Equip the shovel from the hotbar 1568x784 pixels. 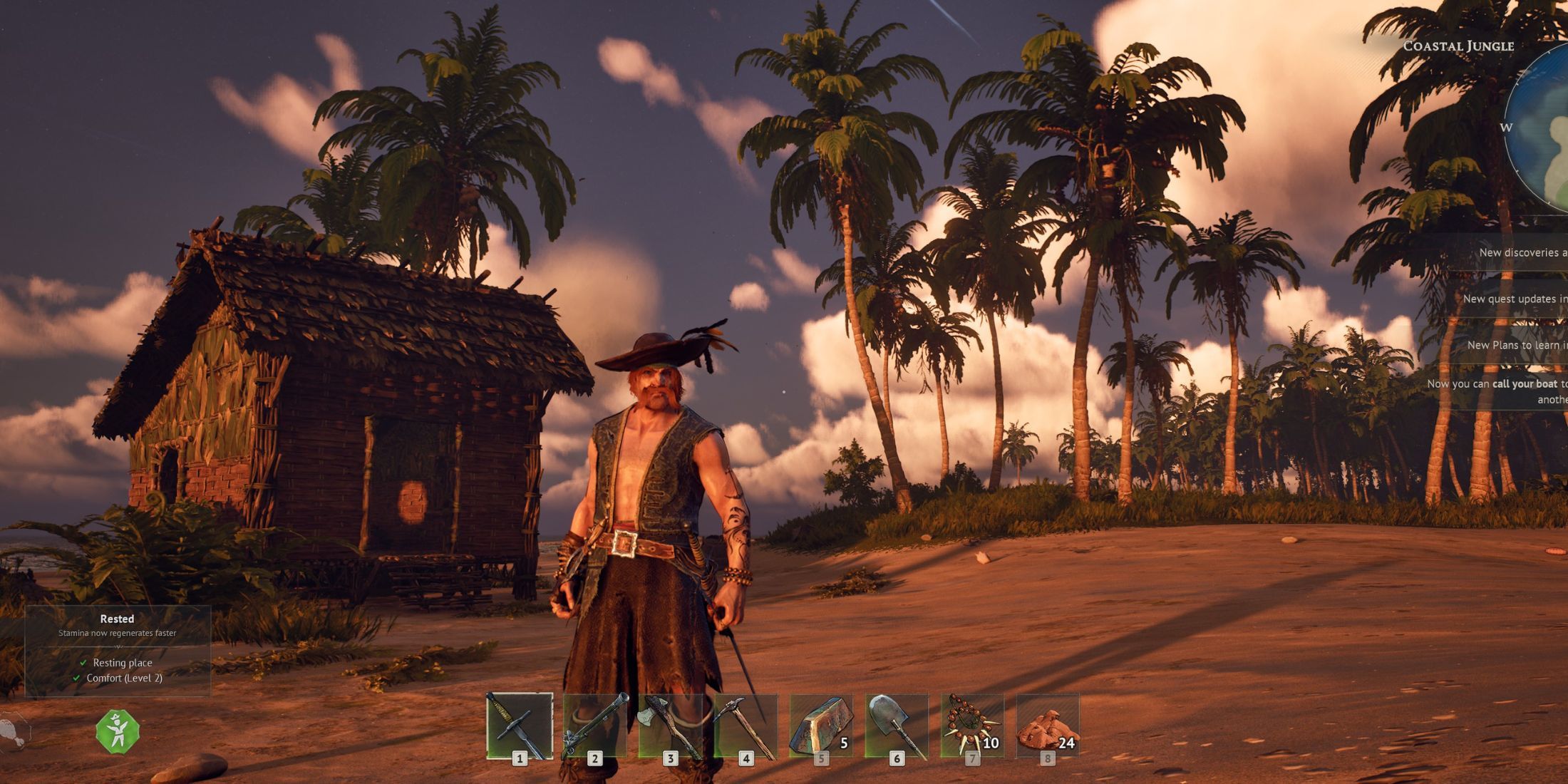(897, 726)
